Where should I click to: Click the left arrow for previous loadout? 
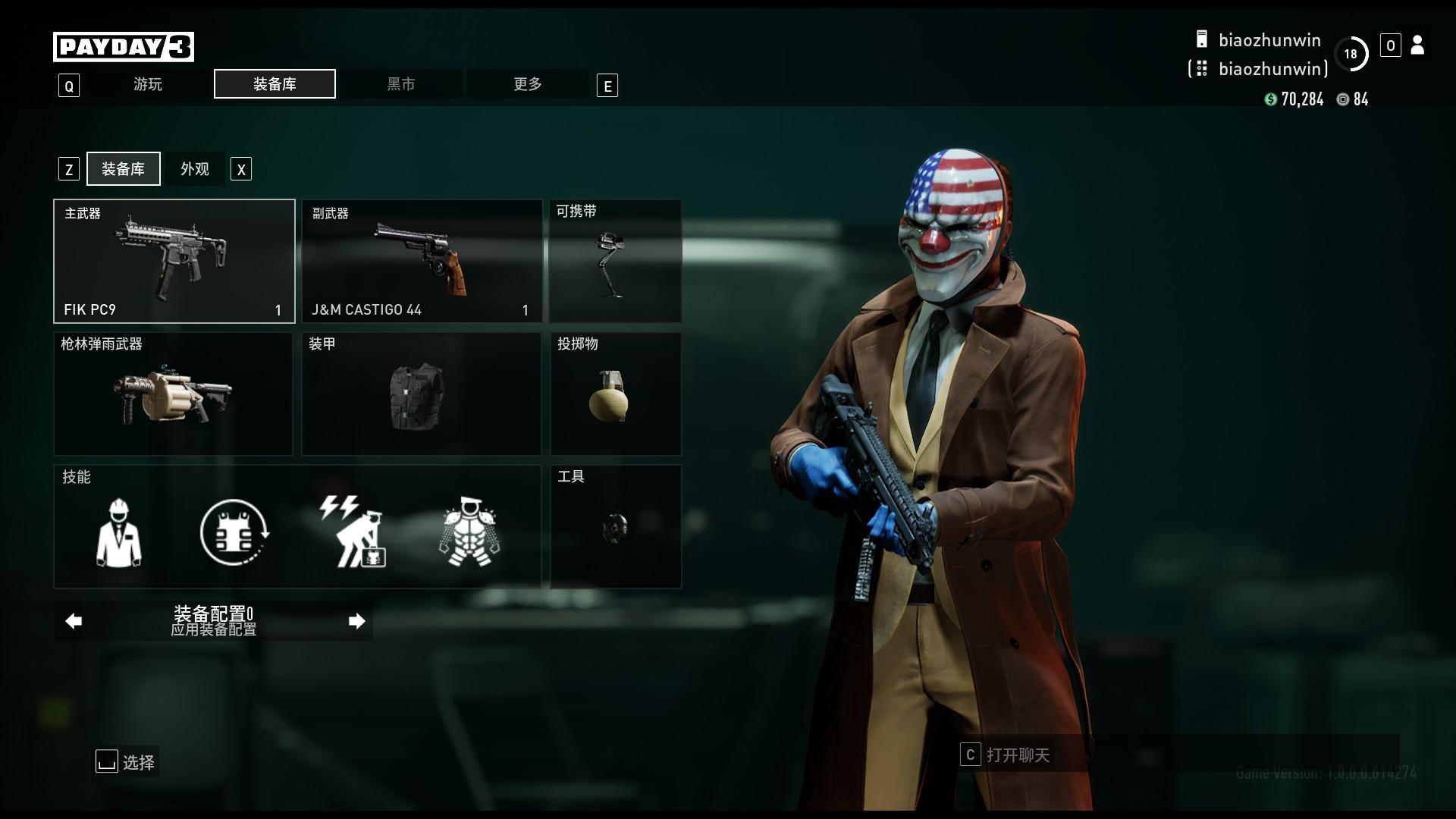click(x=74, y=621)
